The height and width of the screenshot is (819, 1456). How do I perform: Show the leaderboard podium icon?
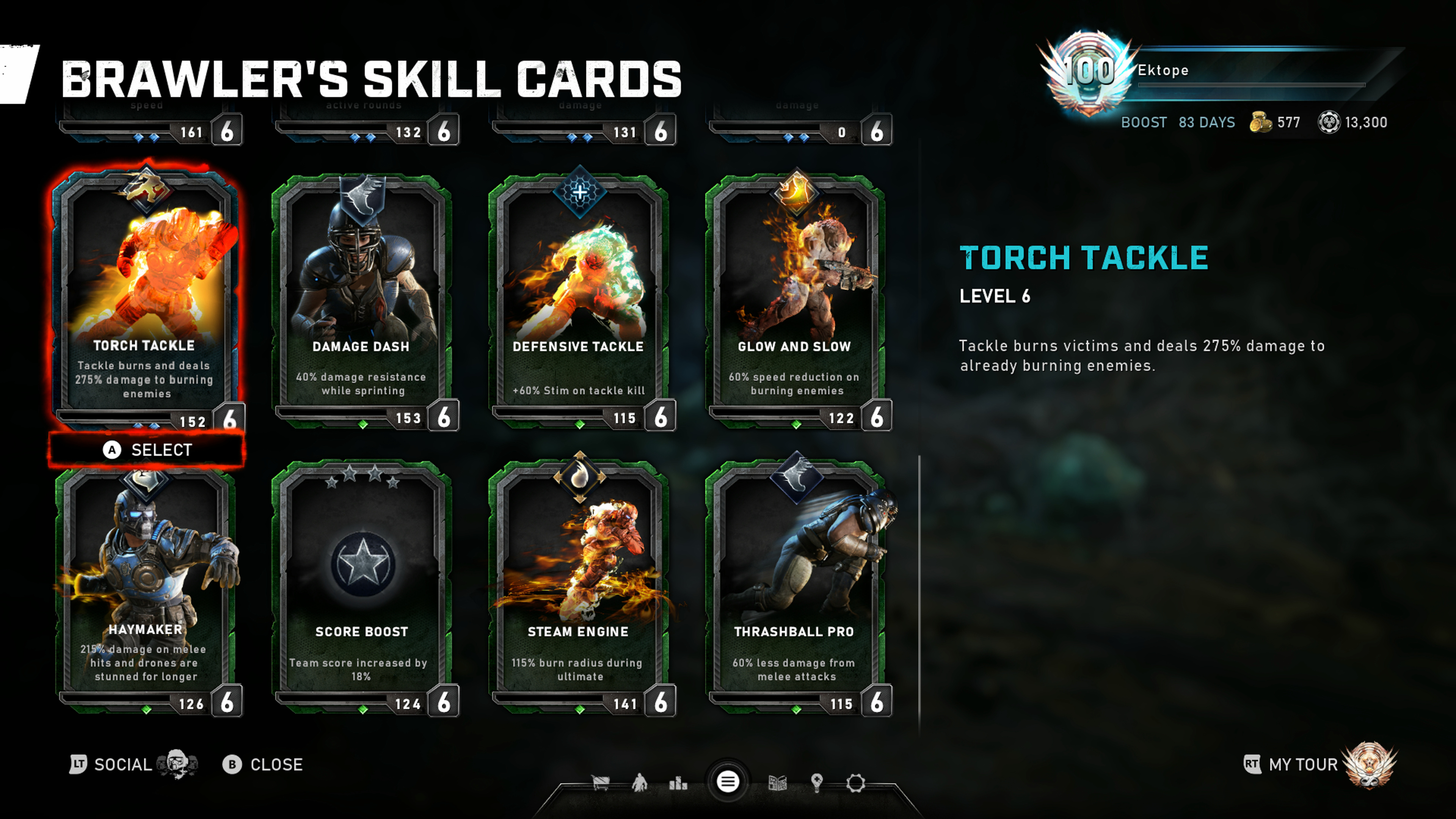(x=678, y=783)
